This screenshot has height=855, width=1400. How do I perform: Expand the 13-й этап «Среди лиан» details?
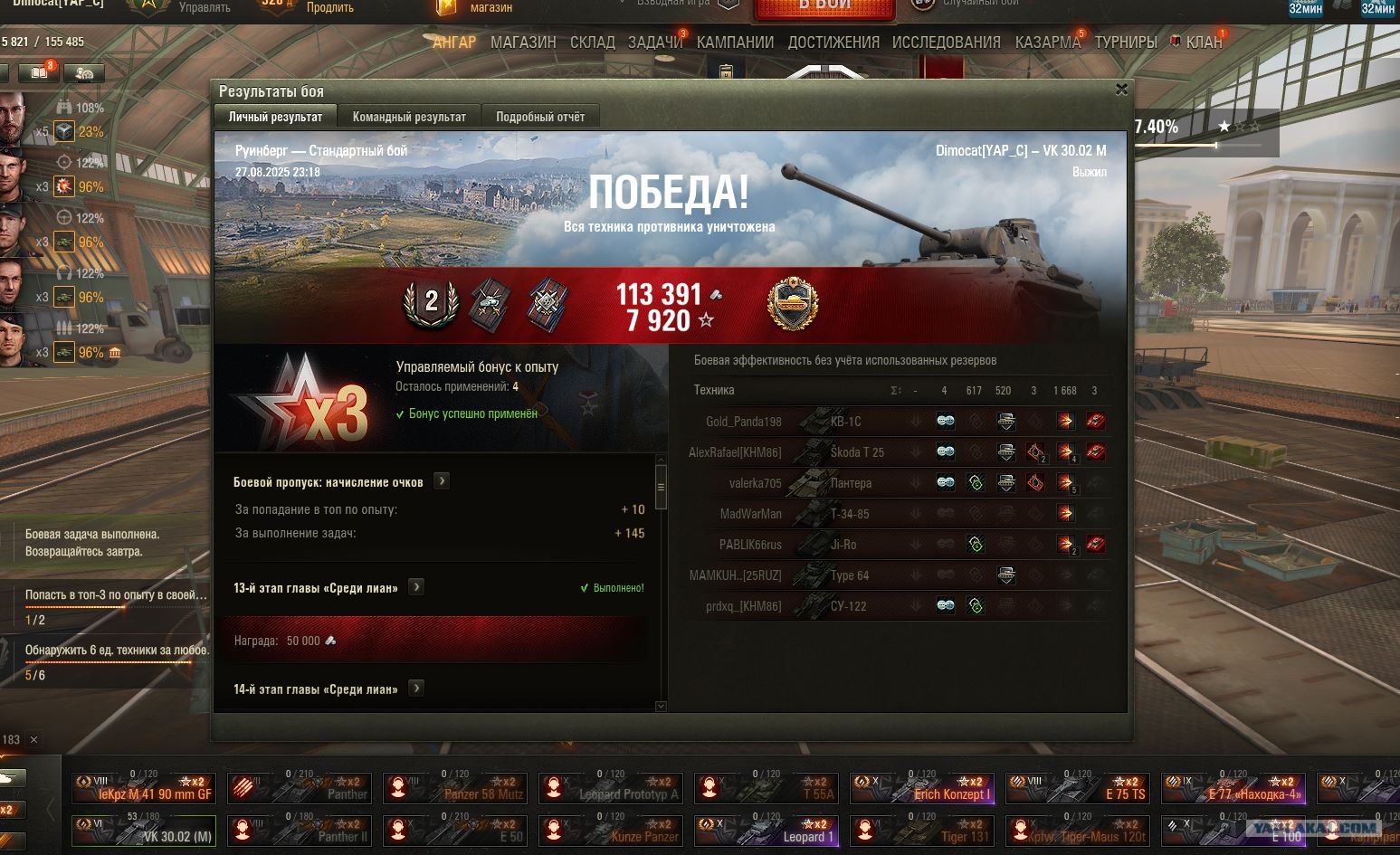[416, 587]
